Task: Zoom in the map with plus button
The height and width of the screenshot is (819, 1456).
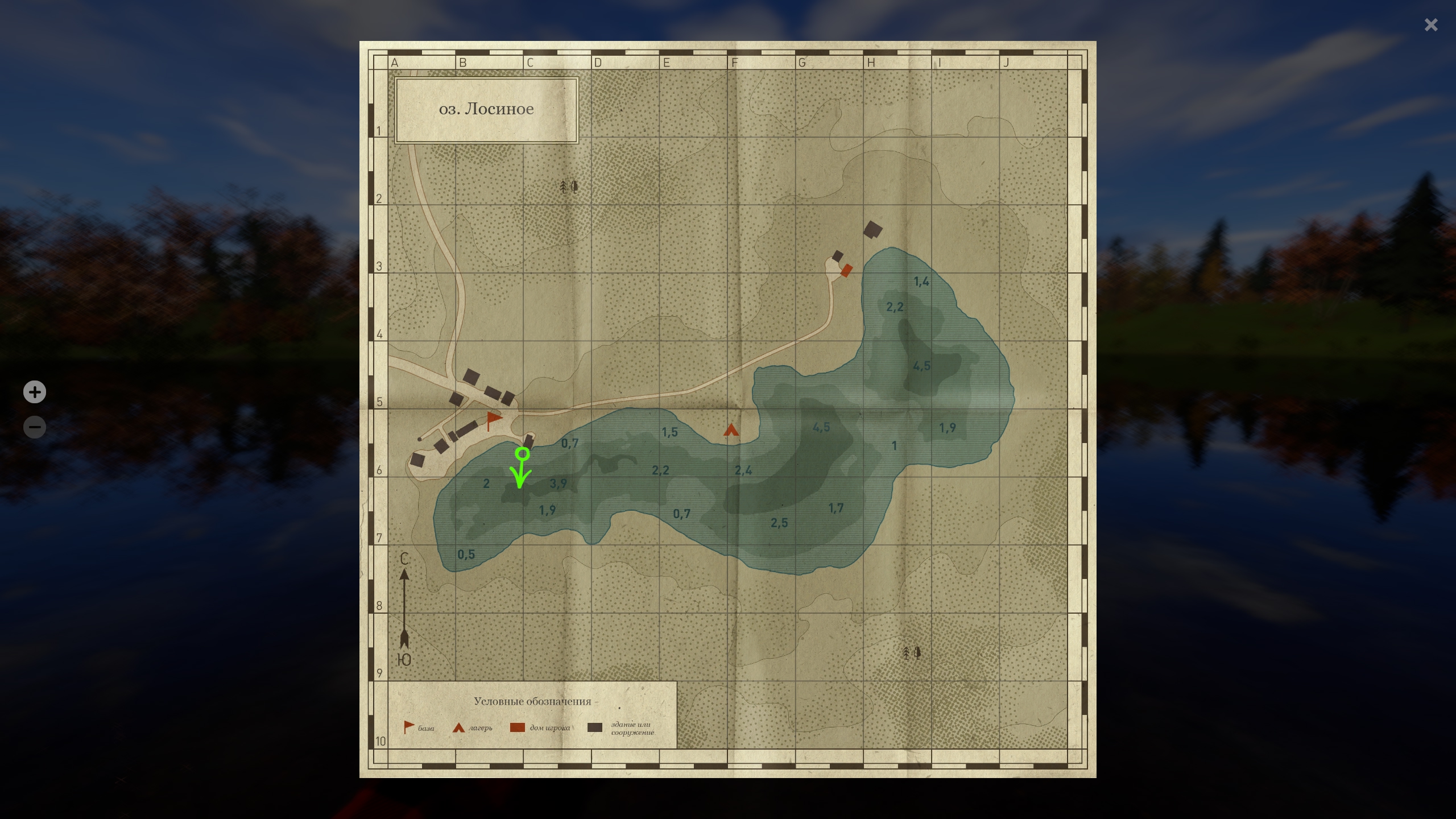Action: [x=35, y=392]
